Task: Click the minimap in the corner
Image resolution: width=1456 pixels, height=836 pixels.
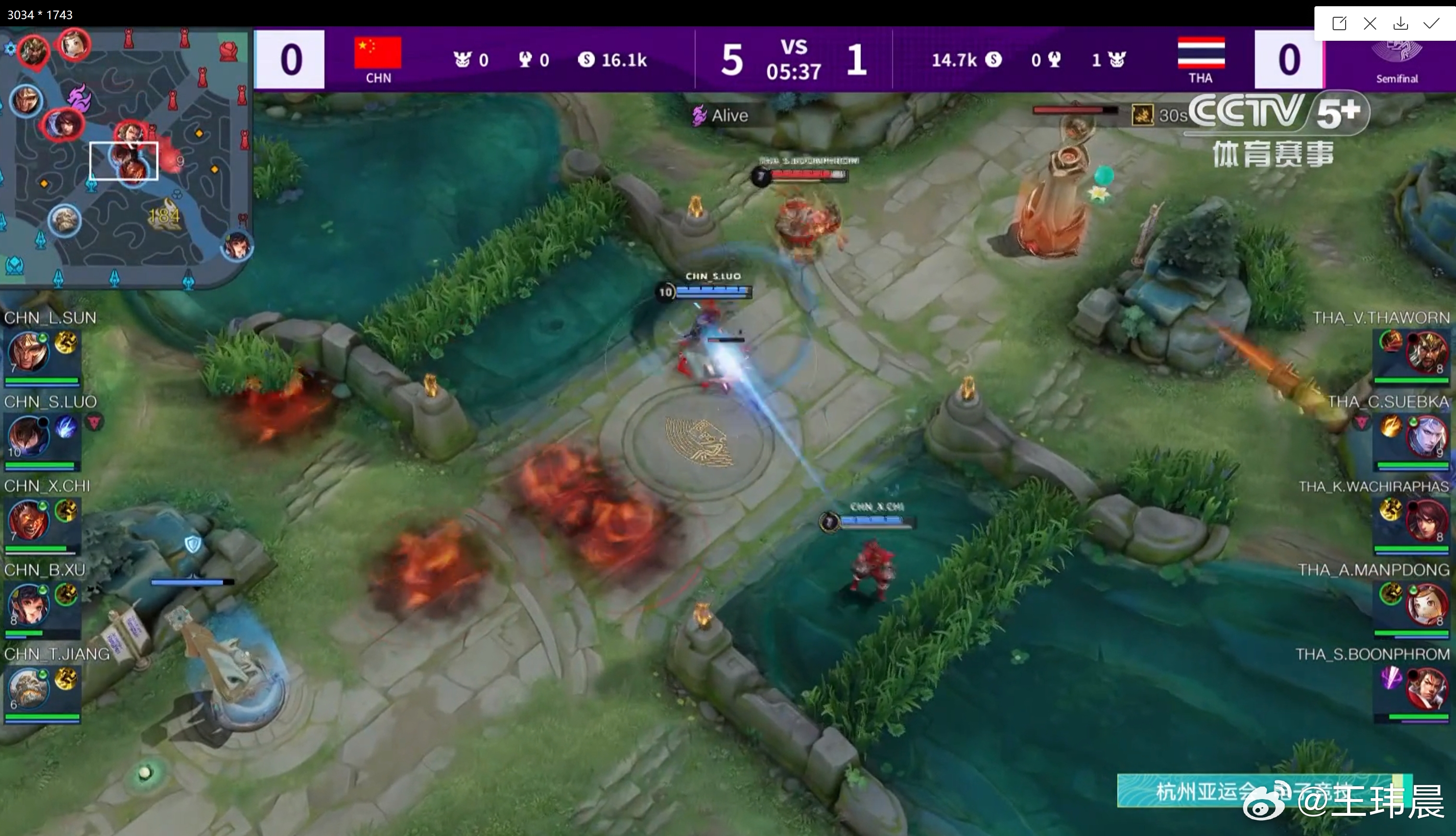Action: tap(125, 158)
